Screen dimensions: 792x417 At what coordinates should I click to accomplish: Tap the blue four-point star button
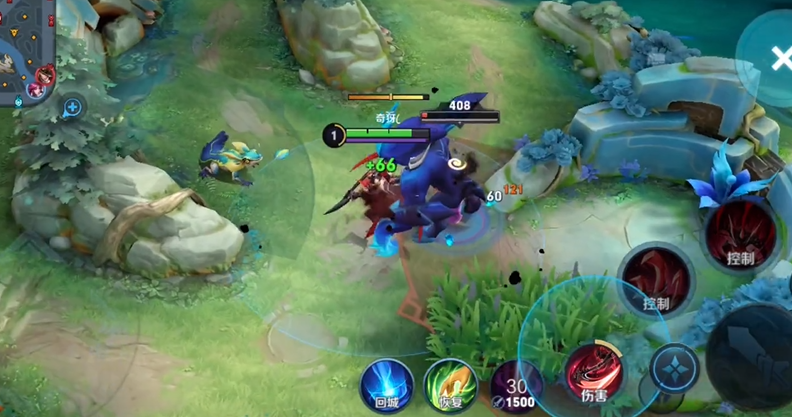pos(675,368)
